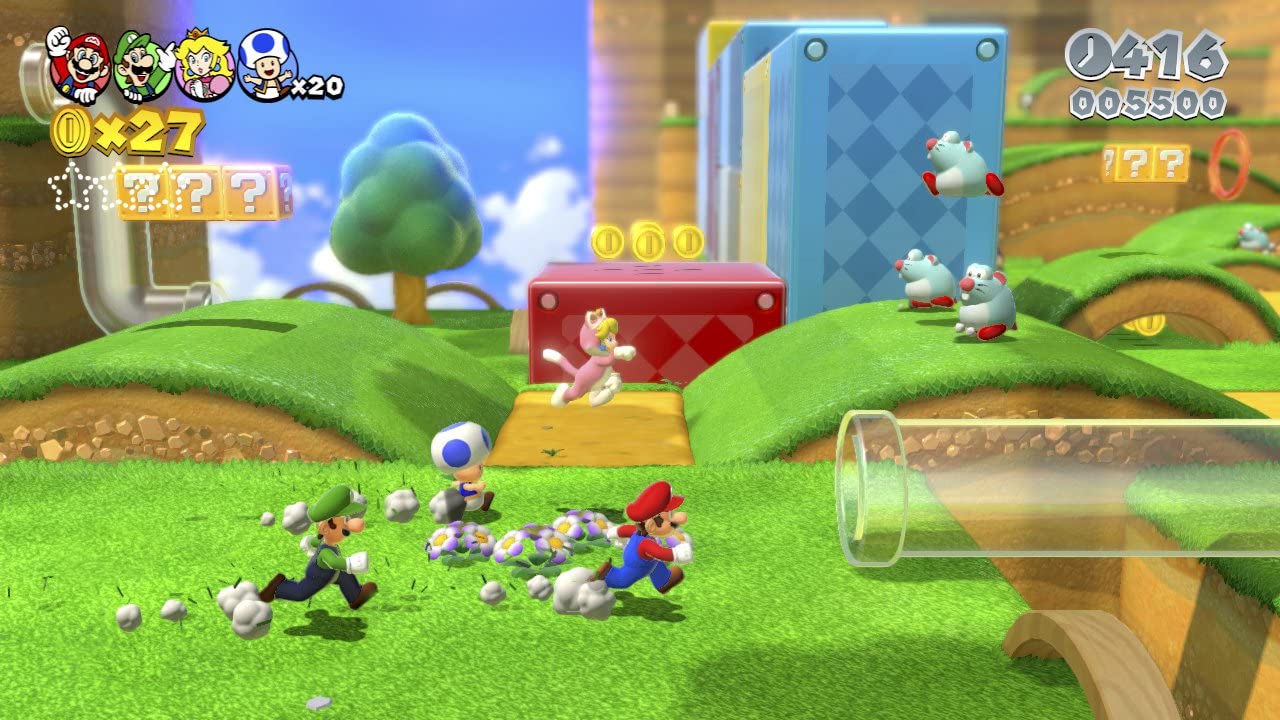Open the clear pipe entrance

click(x=870, y=480)
